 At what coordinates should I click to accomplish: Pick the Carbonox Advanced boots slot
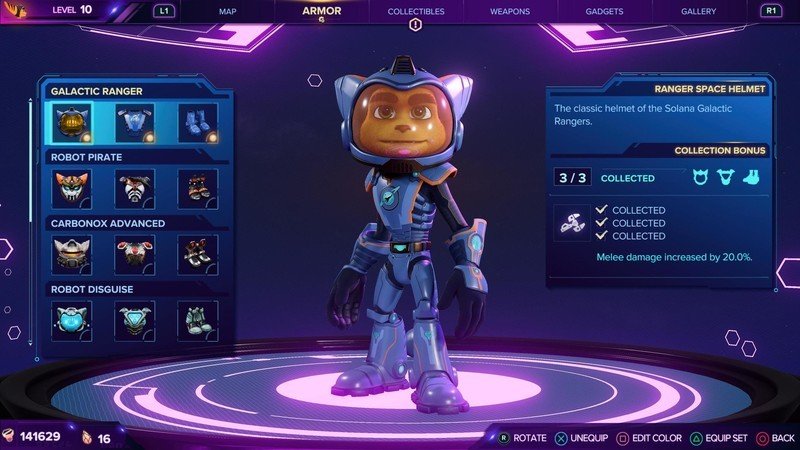point(197,254)
